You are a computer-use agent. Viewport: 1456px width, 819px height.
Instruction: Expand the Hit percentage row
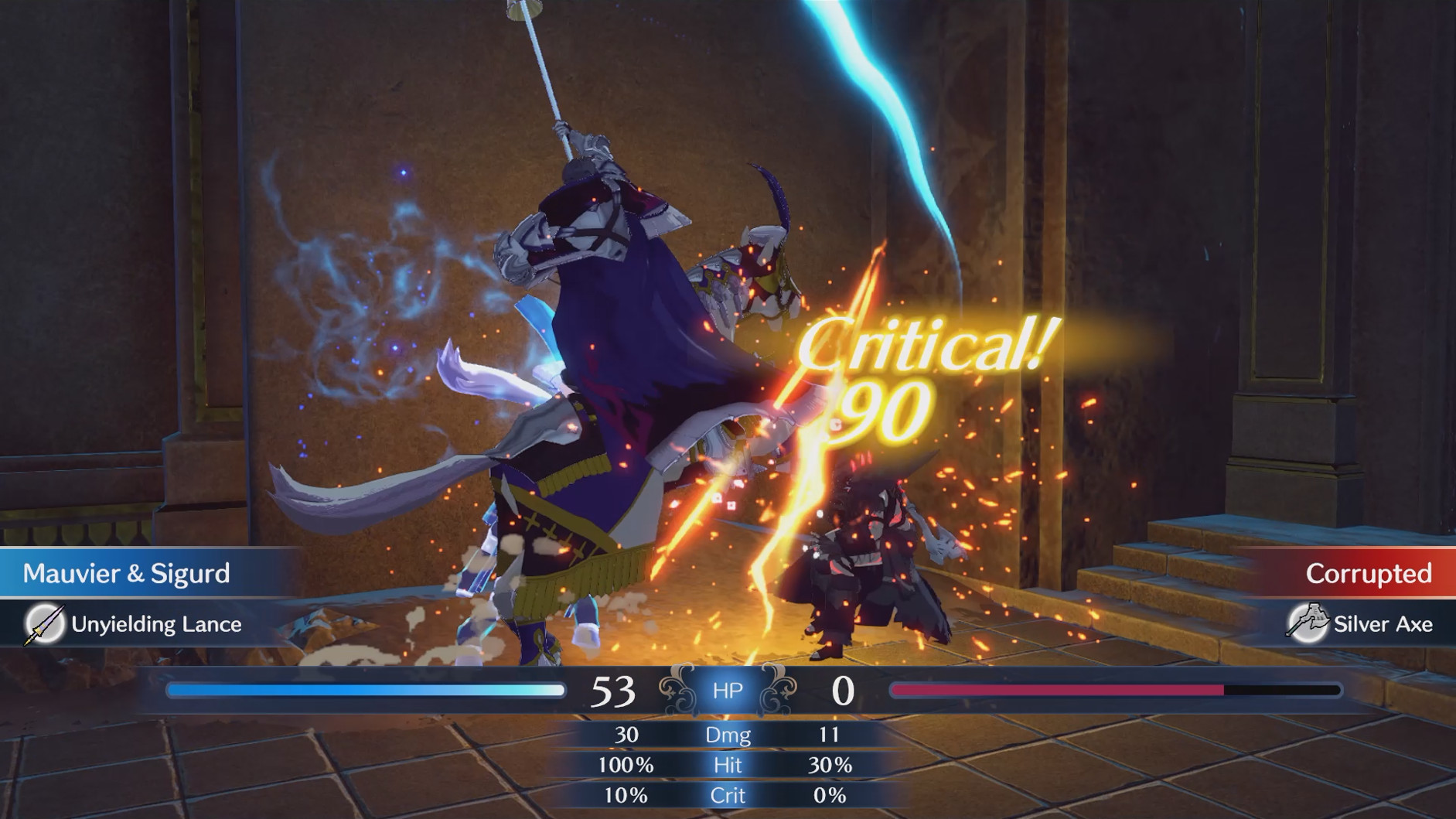pyautogui.click(x=728, y=766)
